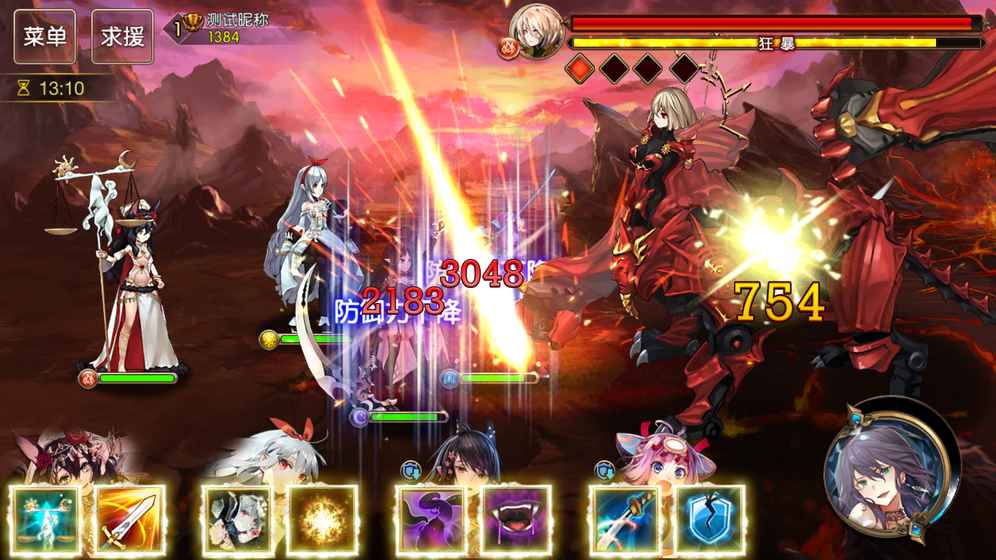Cast the golden starburst skill

click(322, 520)
